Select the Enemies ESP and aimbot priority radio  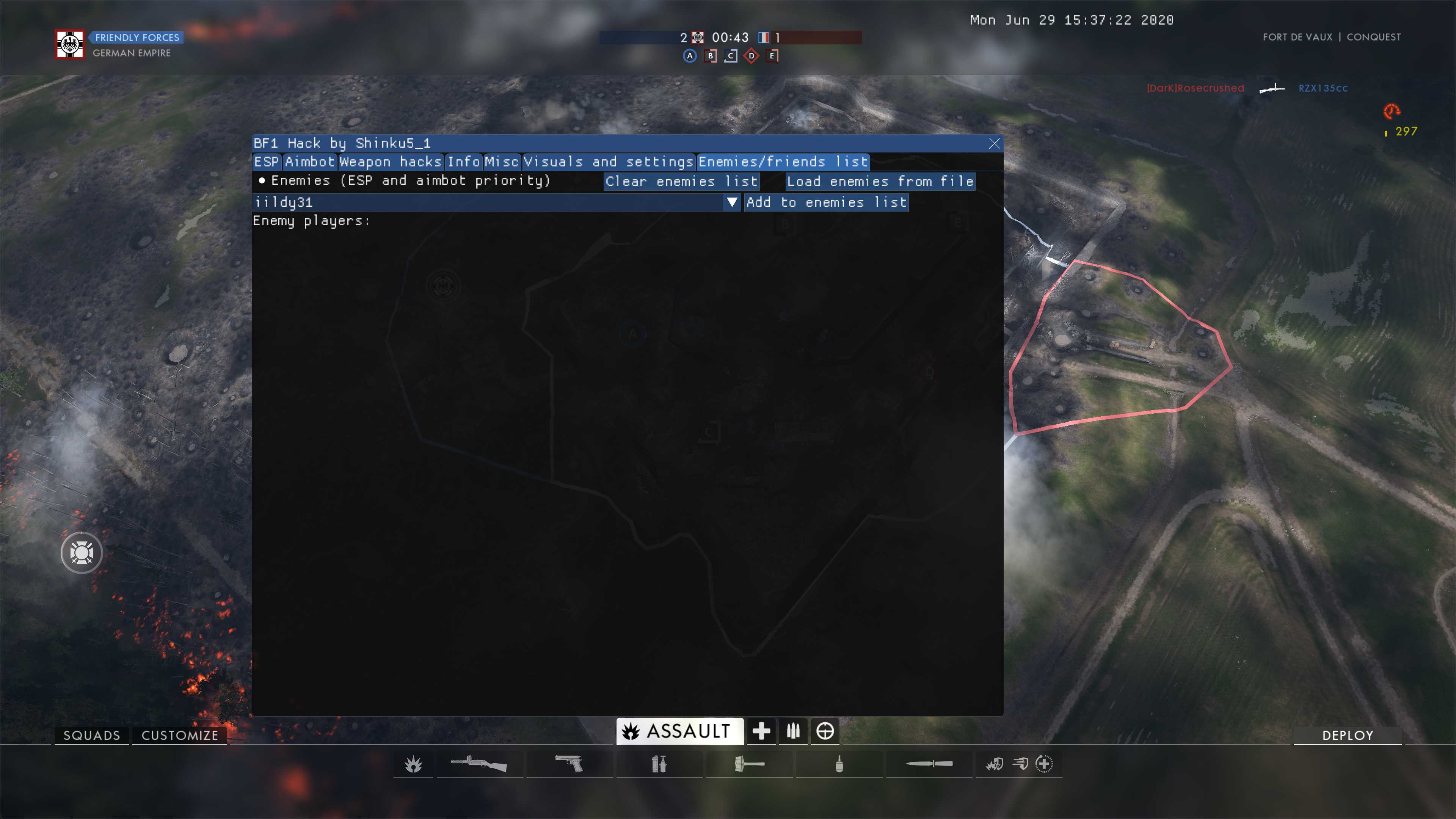pyautogui.click(x=262, y=181)
